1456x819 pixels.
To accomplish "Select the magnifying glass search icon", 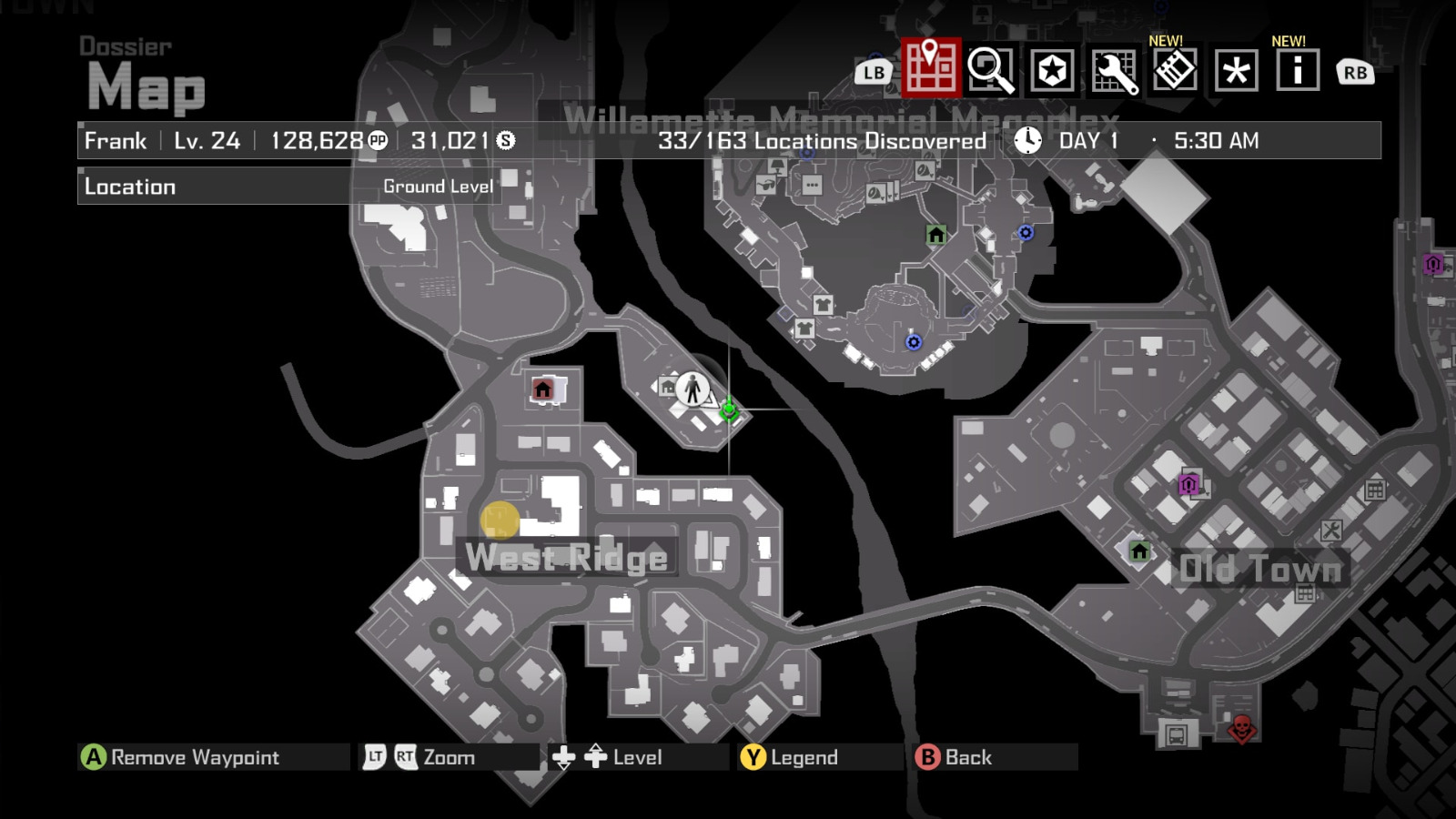I will 992,68.
